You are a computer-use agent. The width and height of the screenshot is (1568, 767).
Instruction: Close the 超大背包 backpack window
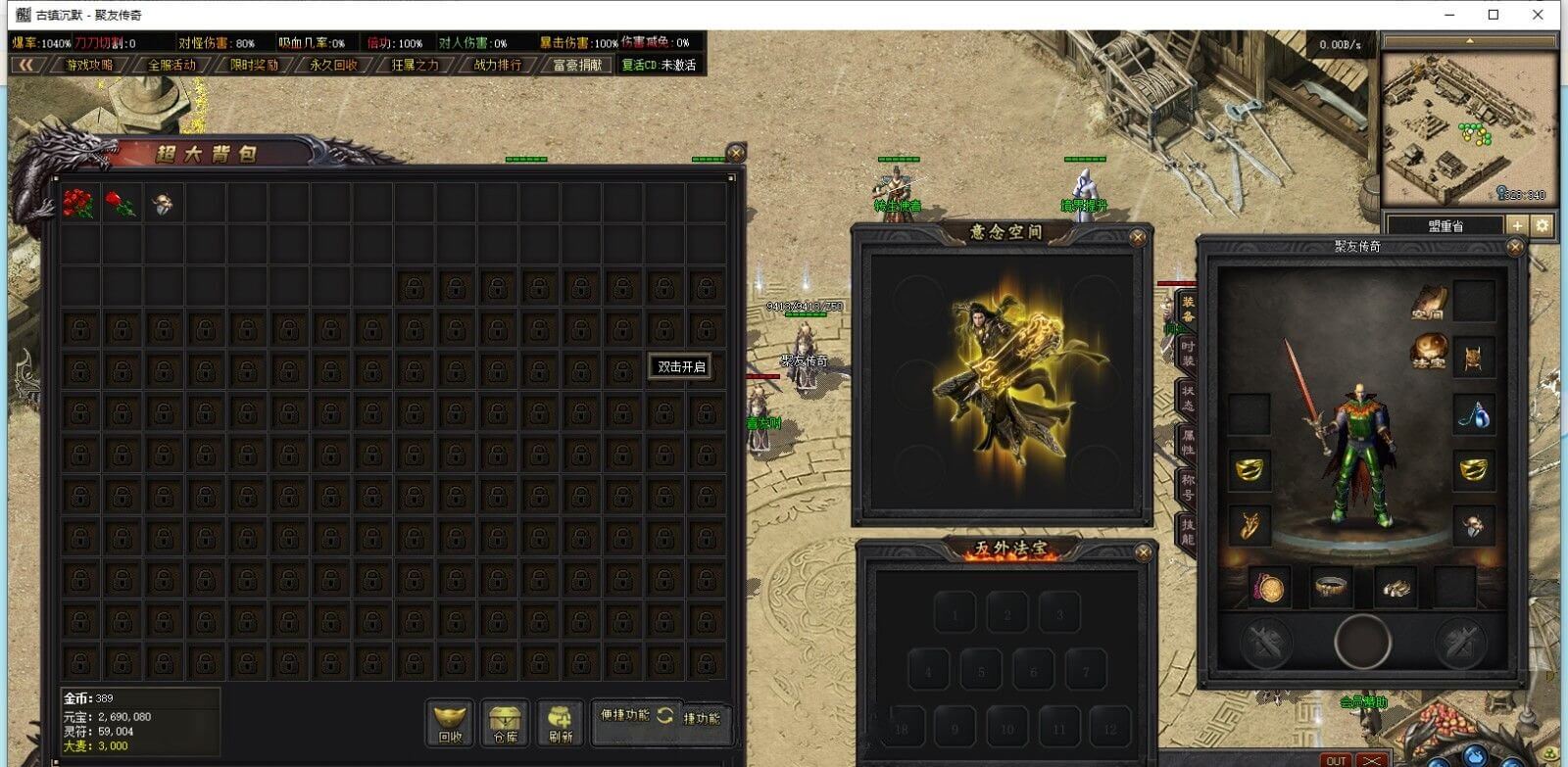[x=736, y=153]
